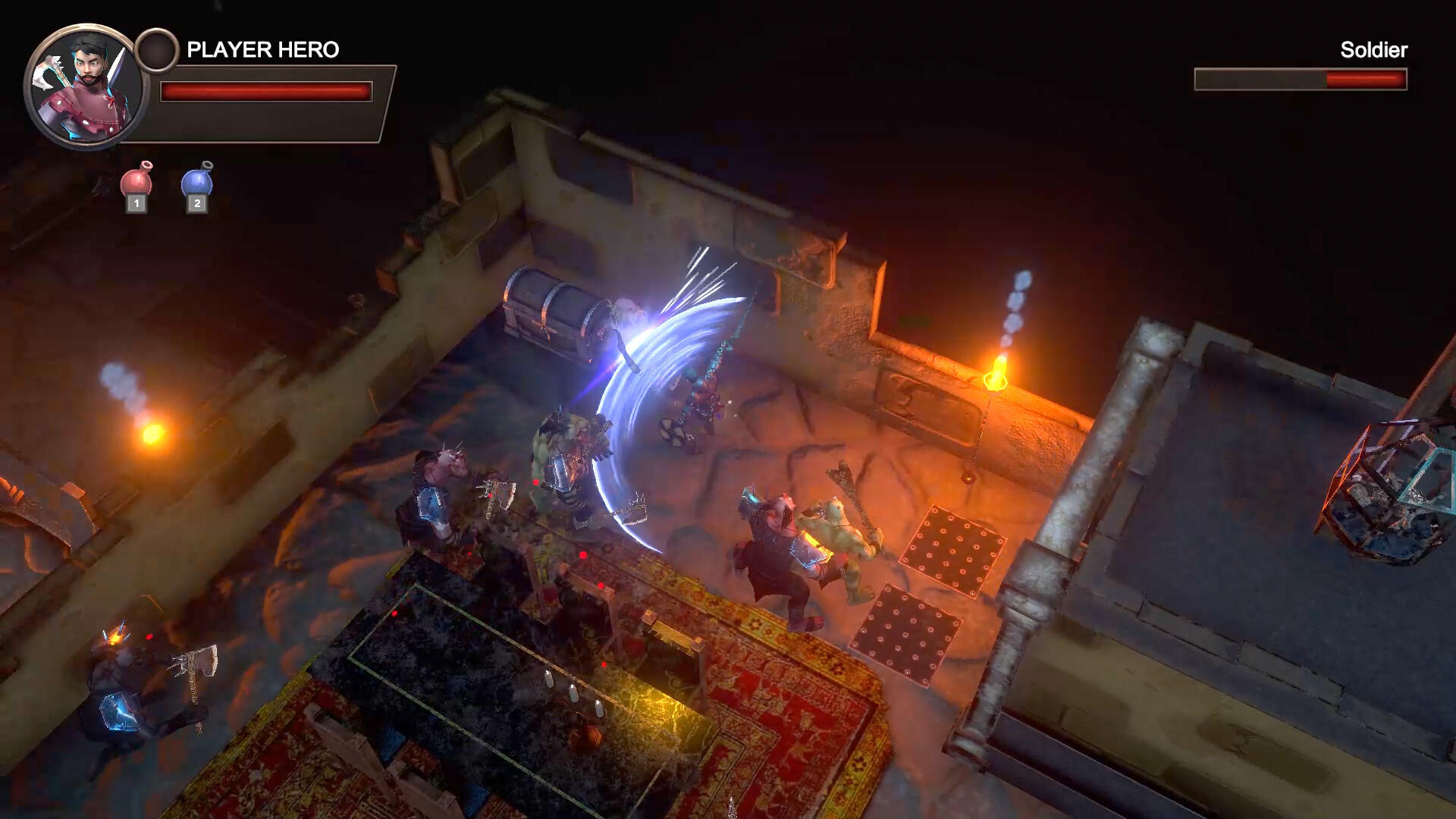1456x819 pixels.
Task: Click the circular emblem beside the portrait
Action: click(157, 47)
